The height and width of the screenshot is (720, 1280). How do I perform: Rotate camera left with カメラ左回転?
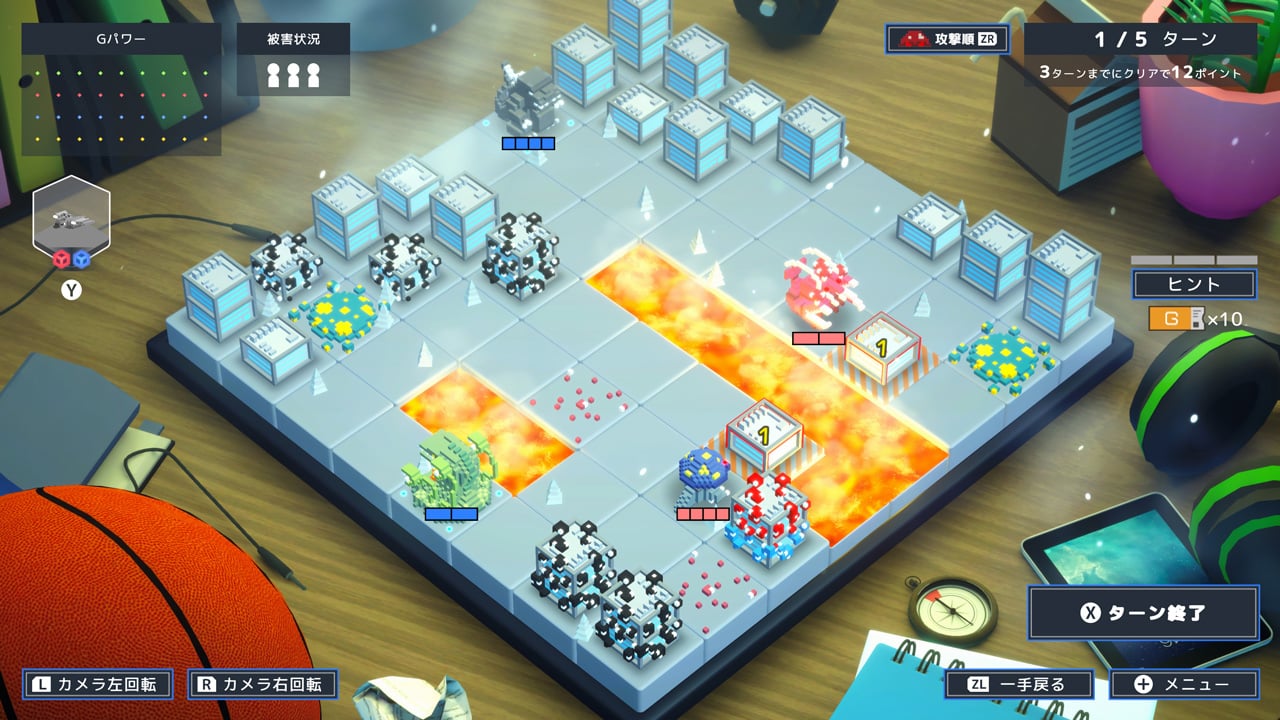click(x=98, y=685)
